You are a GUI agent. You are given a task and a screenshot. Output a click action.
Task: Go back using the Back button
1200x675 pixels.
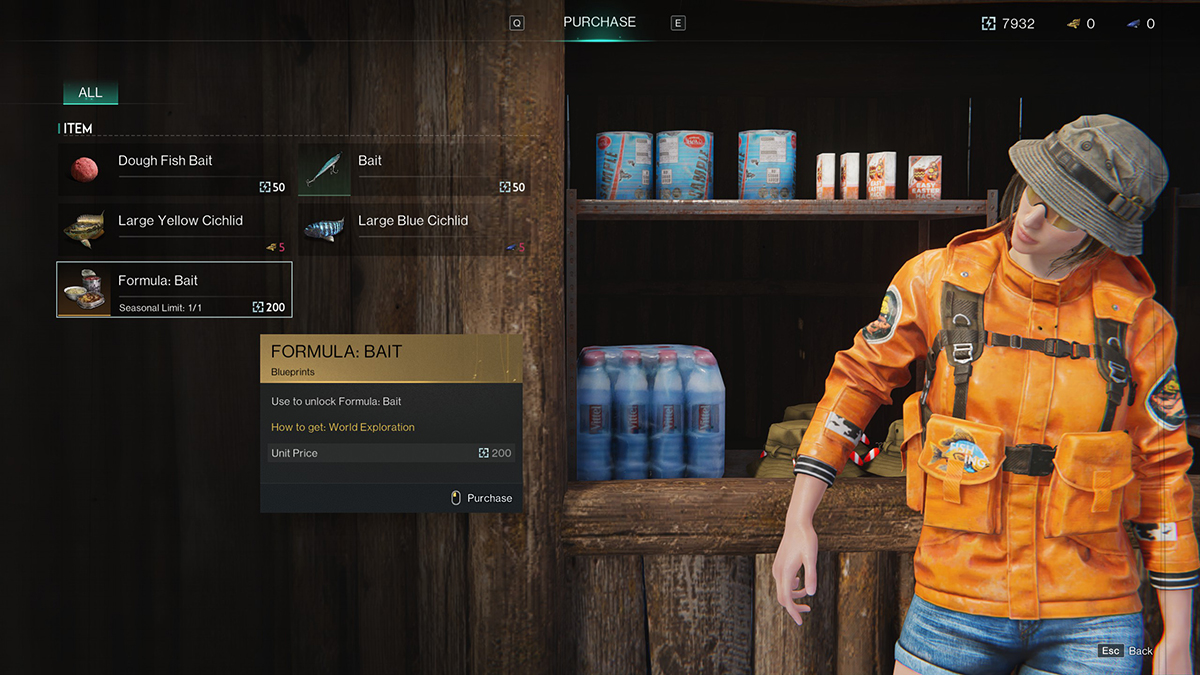[1128, 651]
